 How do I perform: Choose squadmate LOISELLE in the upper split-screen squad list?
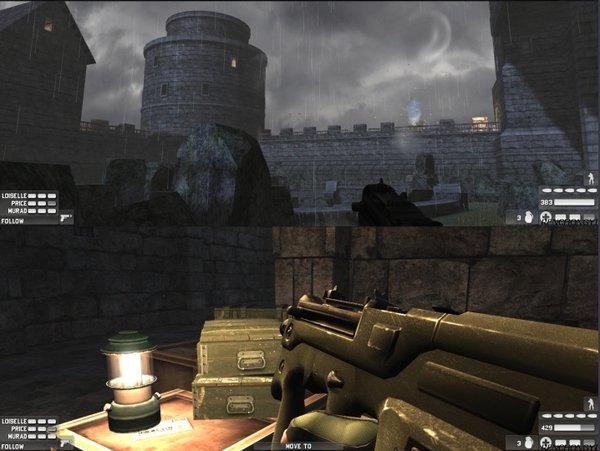[x=14, y=196]
